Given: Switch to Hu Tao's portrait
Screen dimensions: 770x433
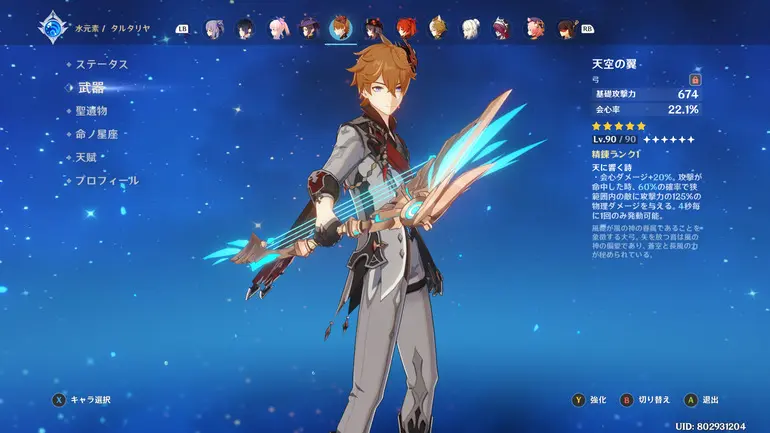Looking at the screenshot, I should coord(373,27).
